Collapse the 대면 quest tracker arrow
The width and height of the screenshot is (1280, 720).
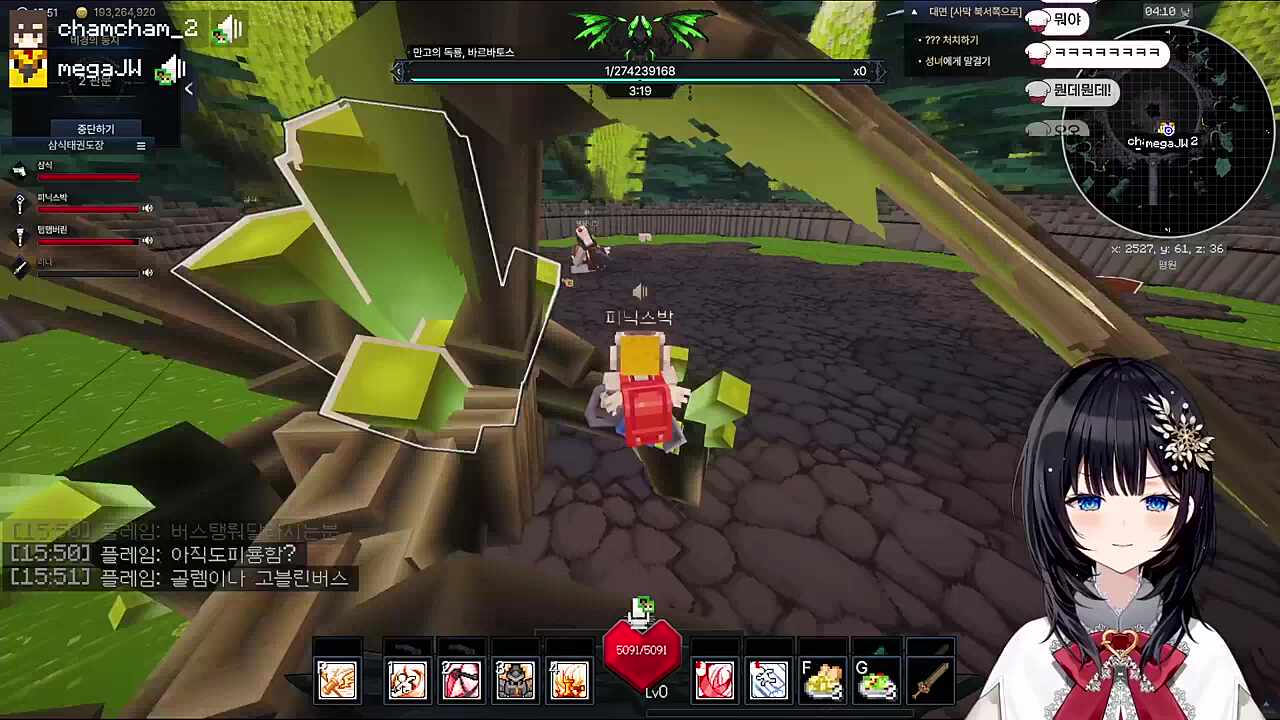914,12
